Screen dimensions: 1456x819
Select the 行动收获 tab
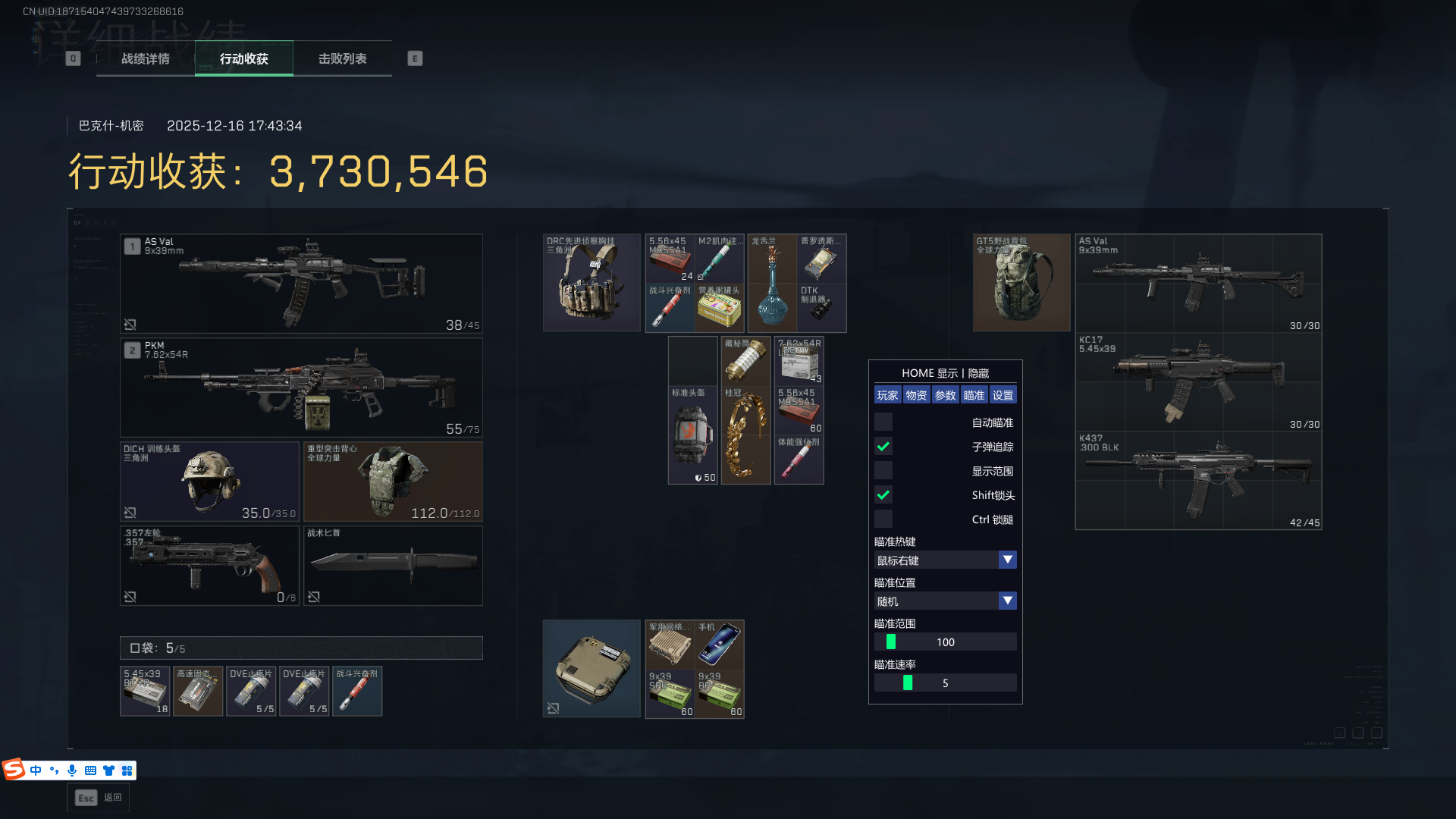coord(244,58)
